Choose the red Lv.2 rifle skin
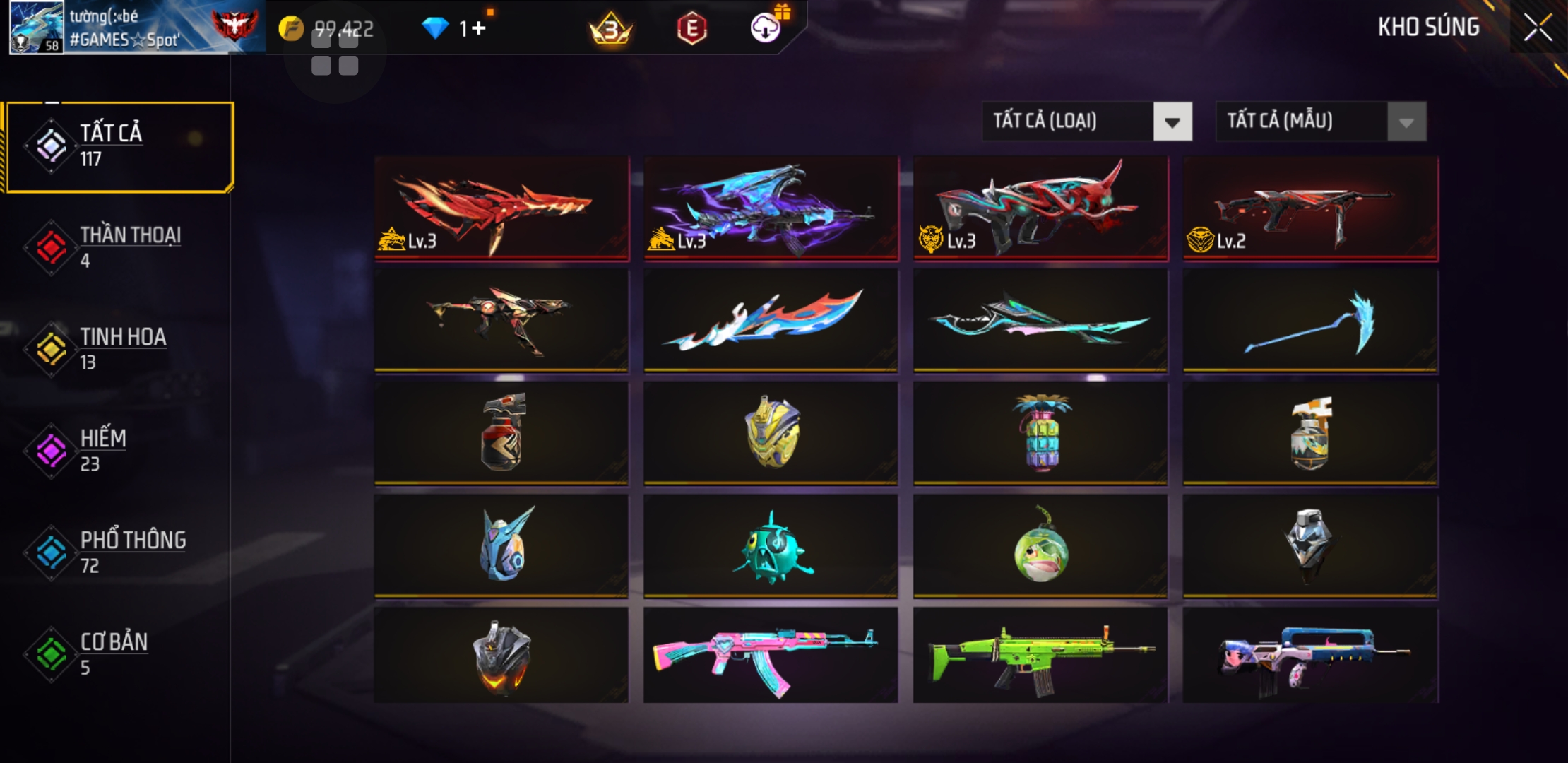The image size is (1568, 763). [x=1310, y=208]
